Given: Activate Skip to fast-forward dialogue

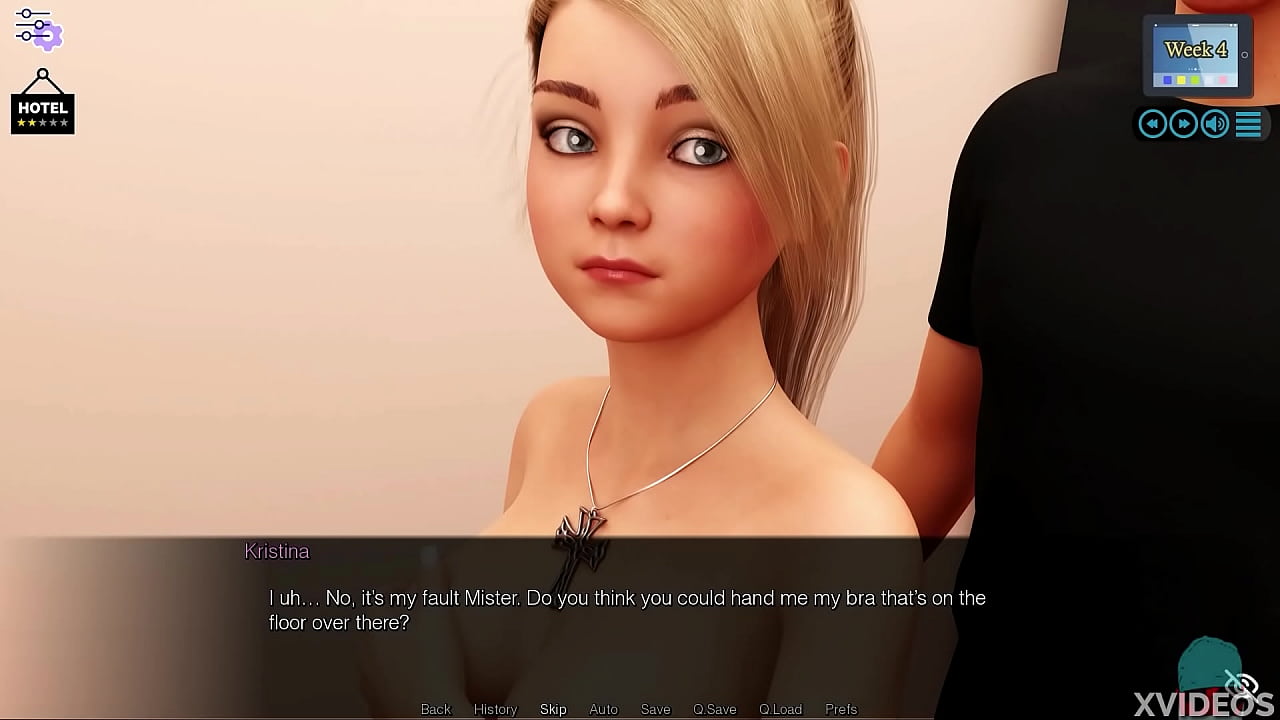Looking at the screenshot, I should [553, 709].
